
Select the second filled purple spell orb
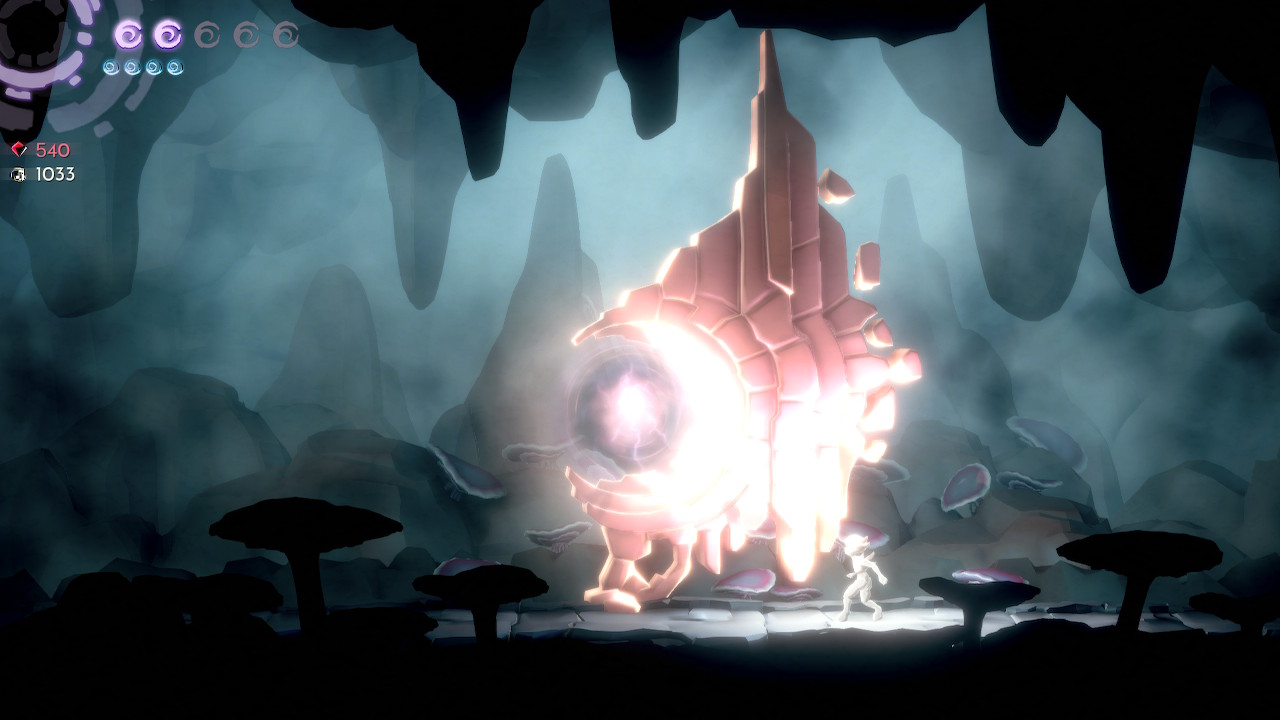[x=166, y=34]
